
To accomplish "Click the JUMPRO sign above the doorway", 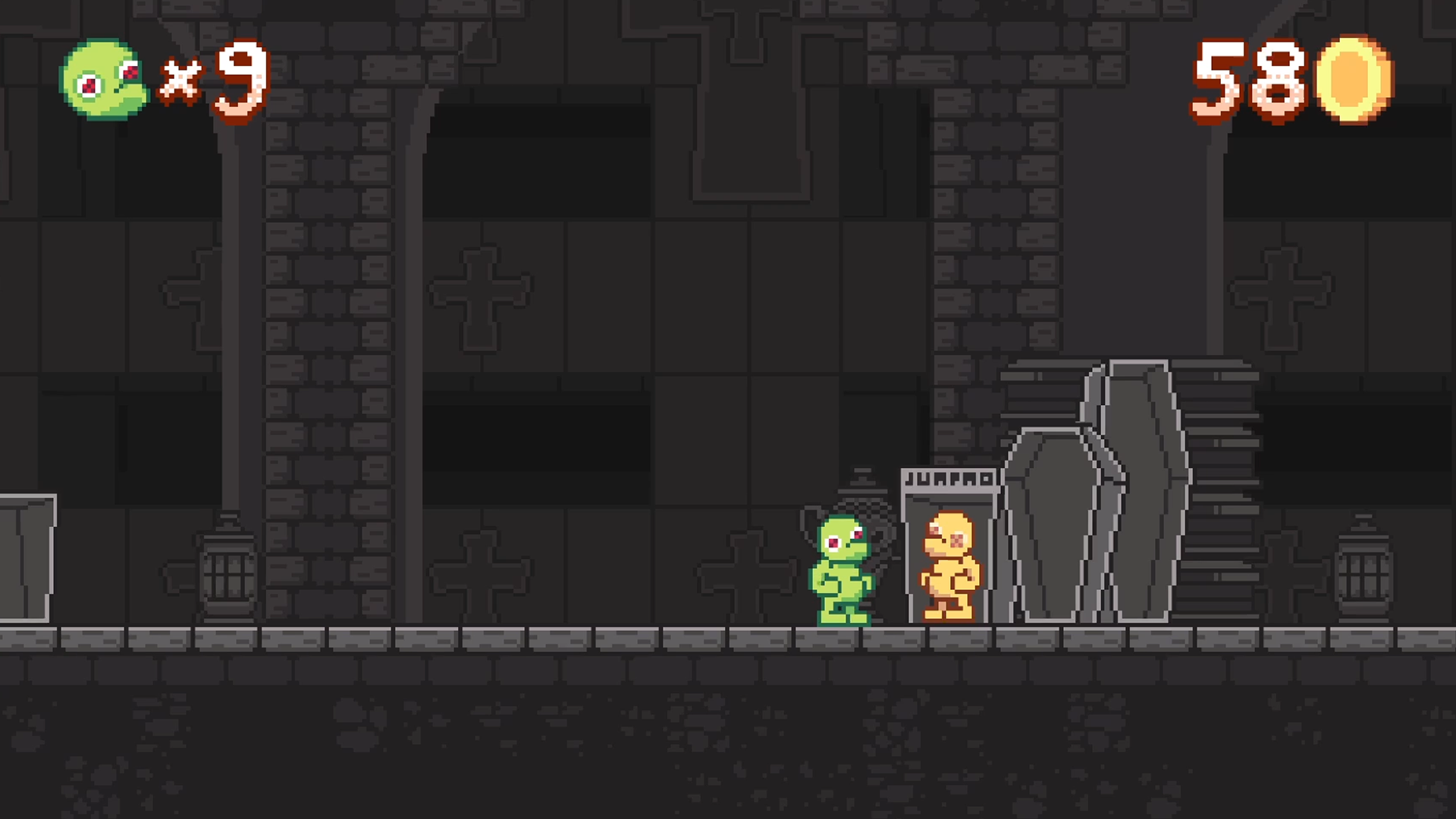I will [x=949, y=478].
